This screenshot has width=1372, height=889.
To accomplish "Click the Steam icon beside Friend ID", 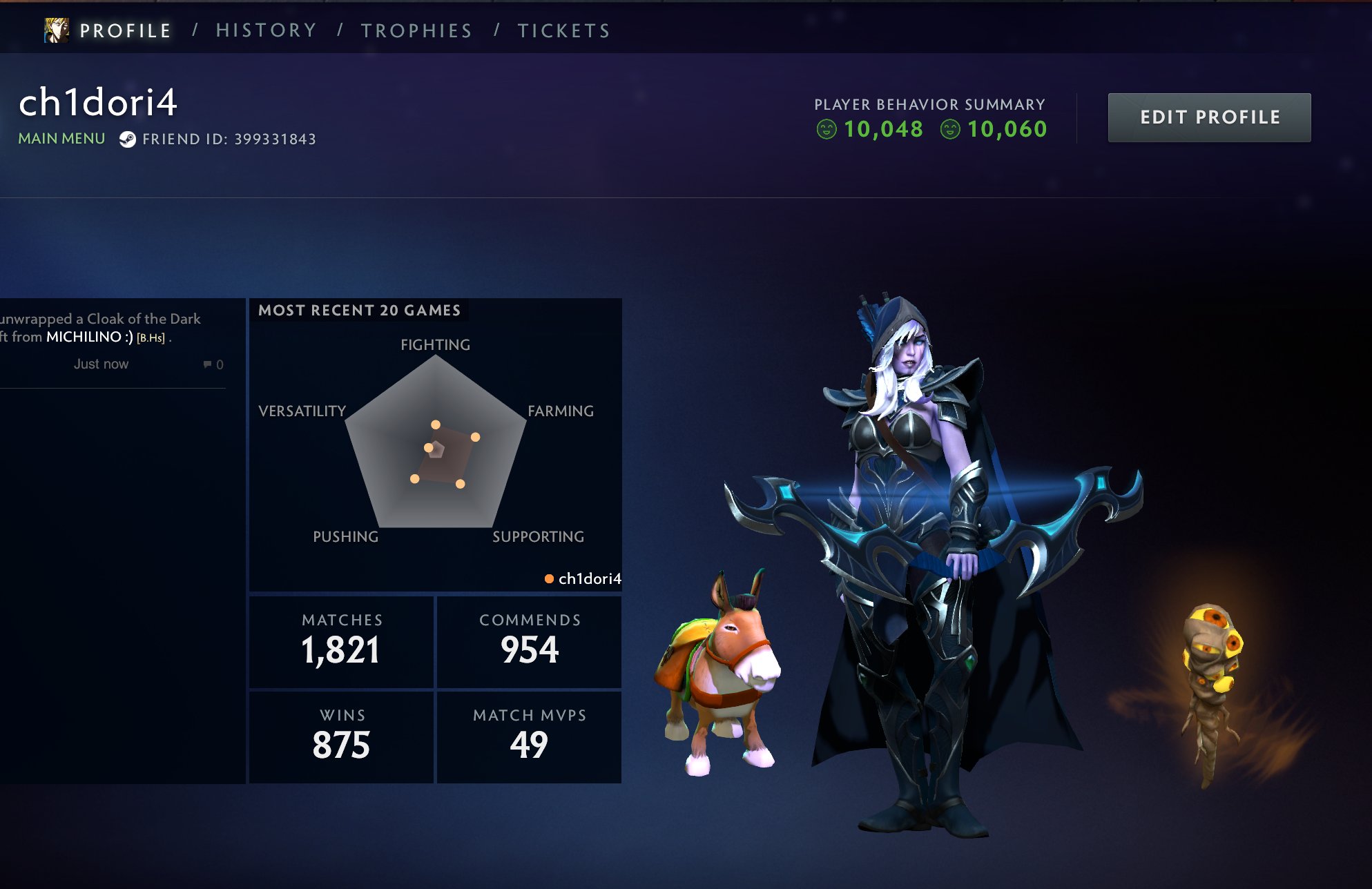I will tap(127, 139).
